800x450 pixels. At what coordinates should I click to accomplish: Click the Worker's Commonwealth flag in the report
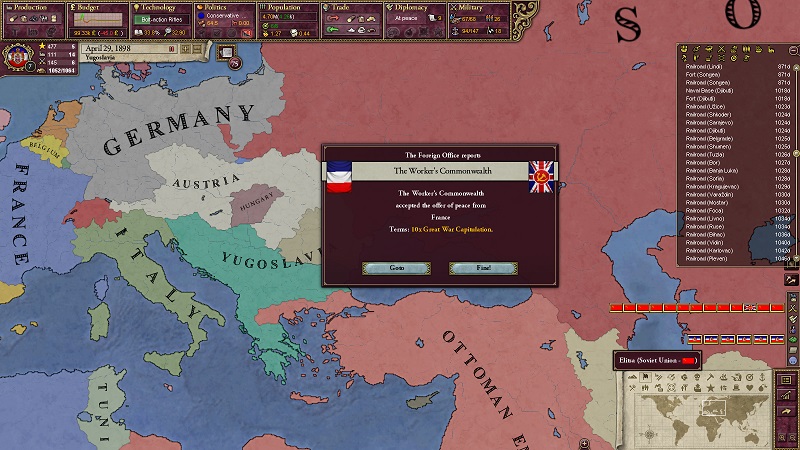tap(543, 175)
